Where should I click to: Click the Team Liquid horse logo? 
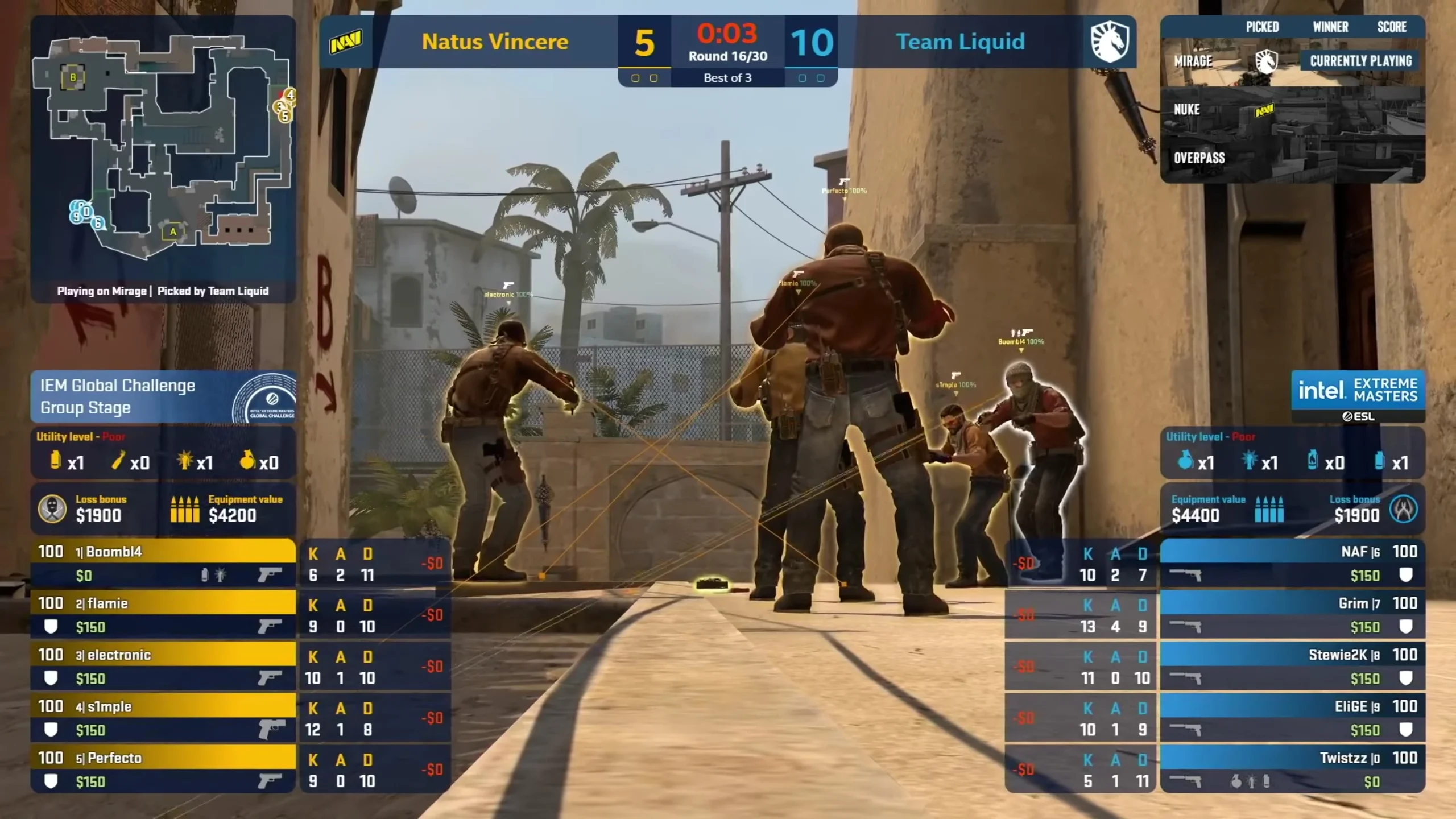click(x=1109, y=42)
